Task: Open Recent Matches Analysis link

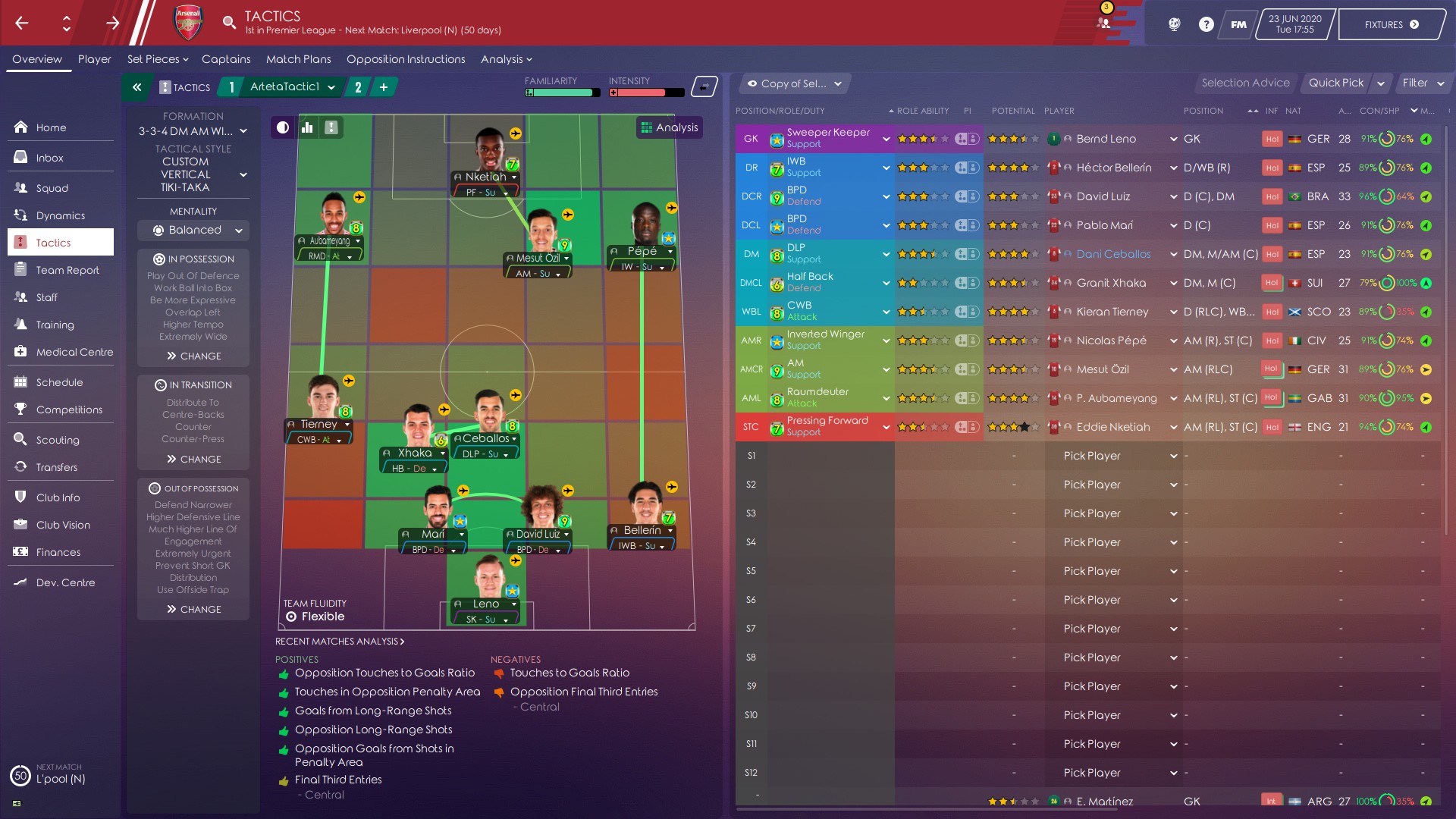Action: 339,642
